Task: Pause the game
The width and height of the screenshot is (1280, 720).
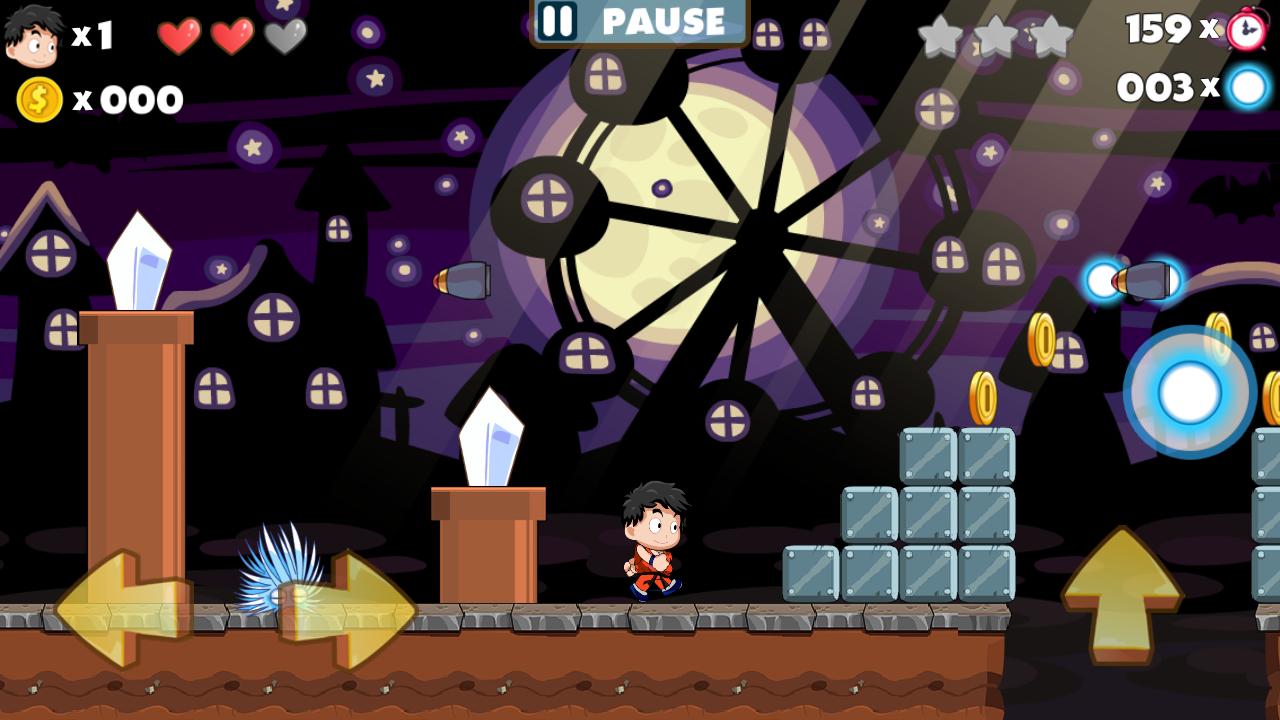Action: pos(639,21)
